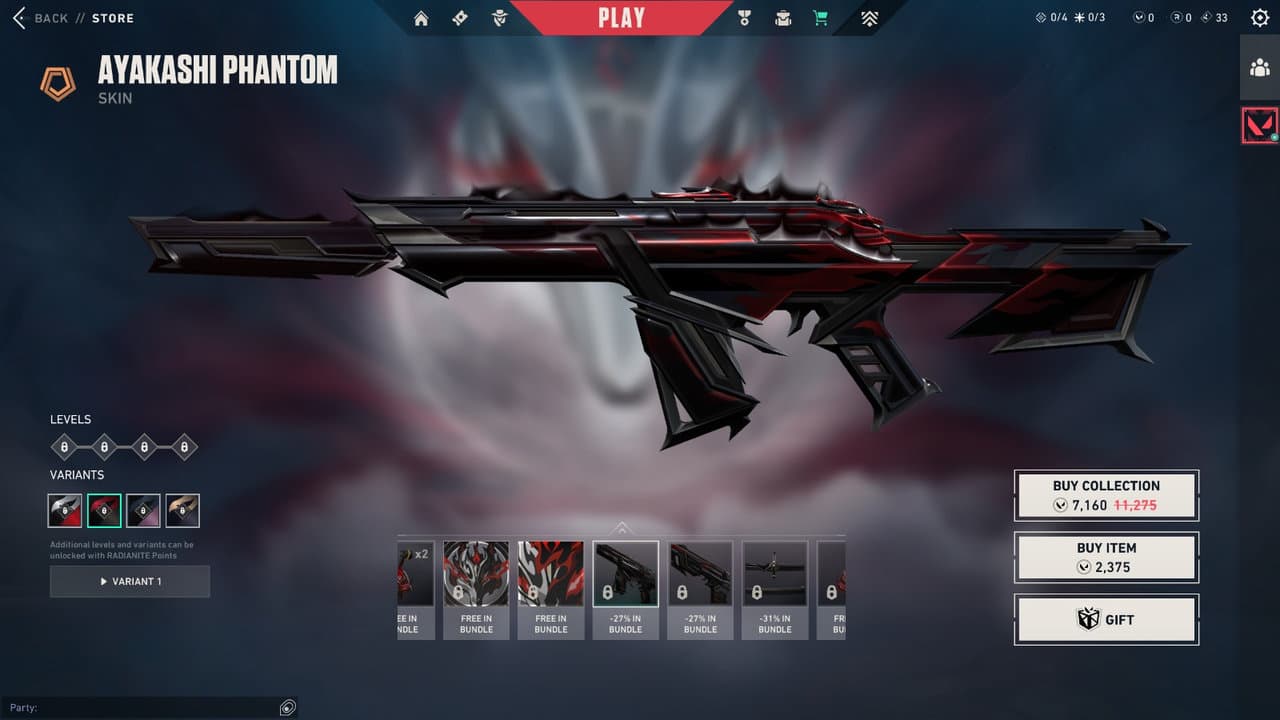Viewport: 1280px width, 720px height.
Task: Click the GIFT button
Action: click(1106, 619)
